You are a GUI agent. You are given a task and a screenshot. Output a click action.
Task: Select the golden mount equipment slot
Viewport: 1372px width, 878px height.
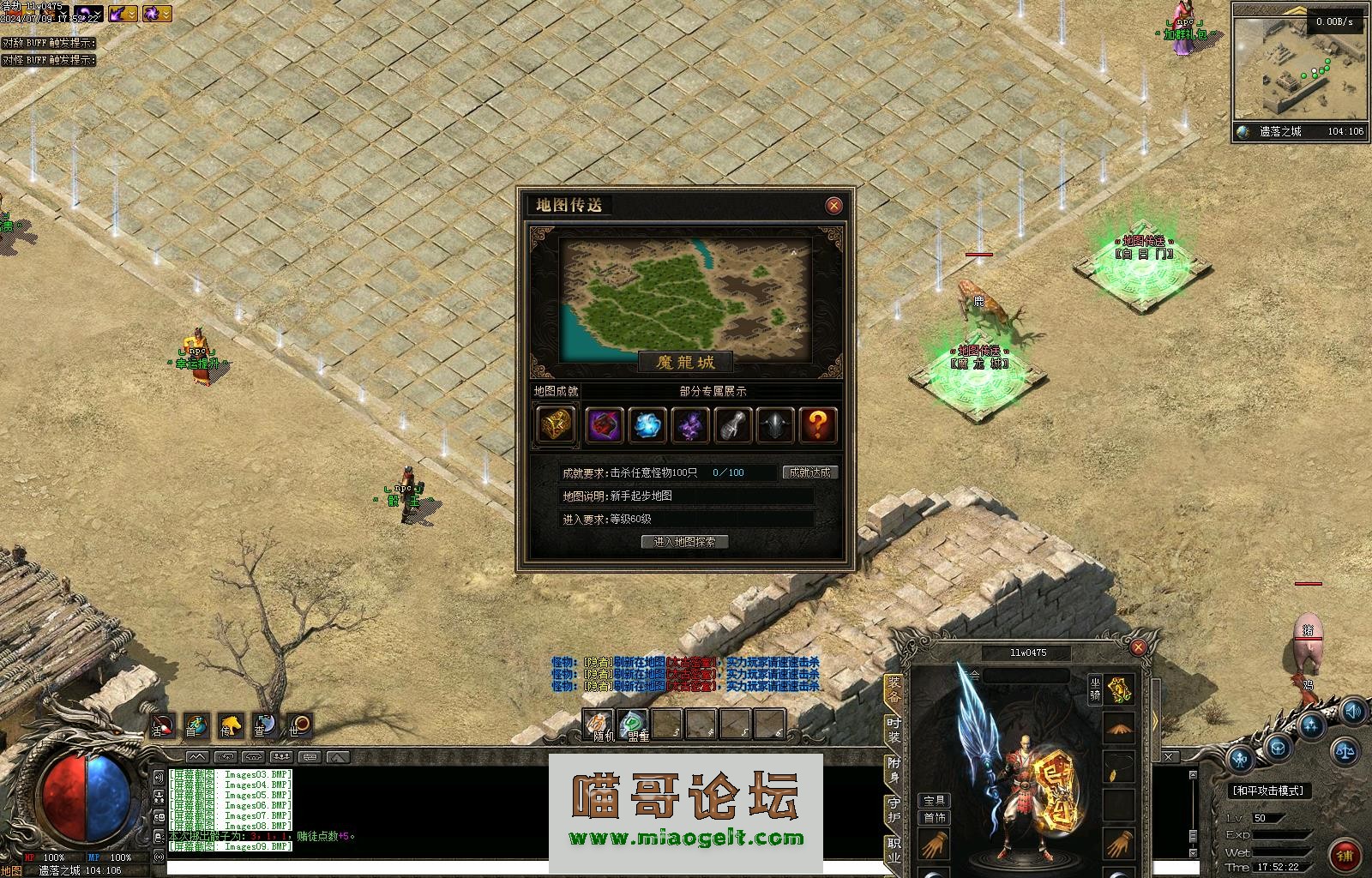[1119, 689]
